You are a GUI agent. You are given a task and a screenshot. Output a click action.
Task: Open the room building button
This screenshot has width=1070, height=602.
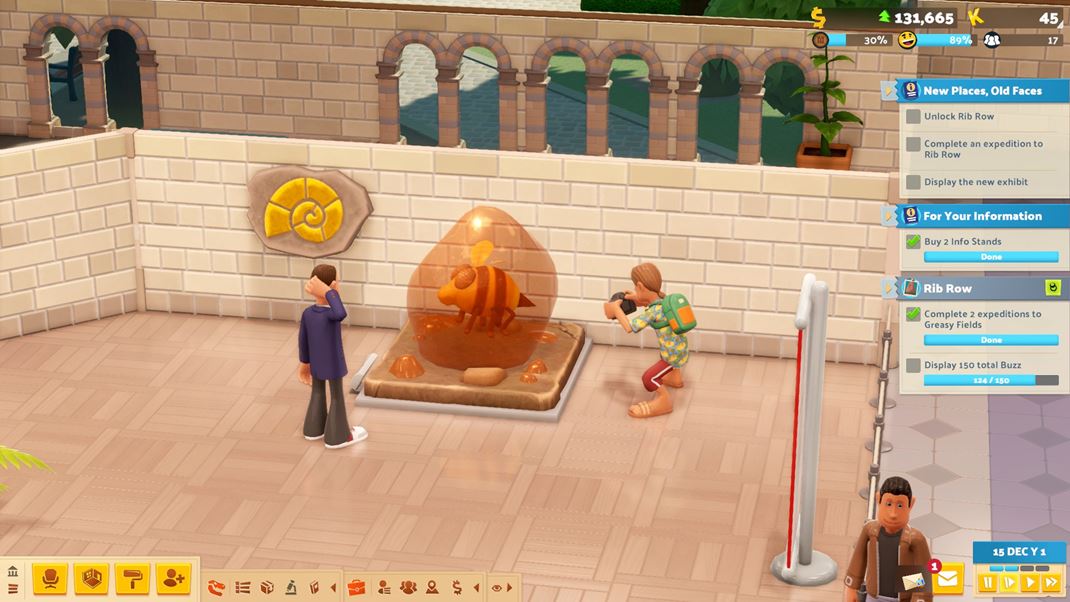(x=91, y=578)
